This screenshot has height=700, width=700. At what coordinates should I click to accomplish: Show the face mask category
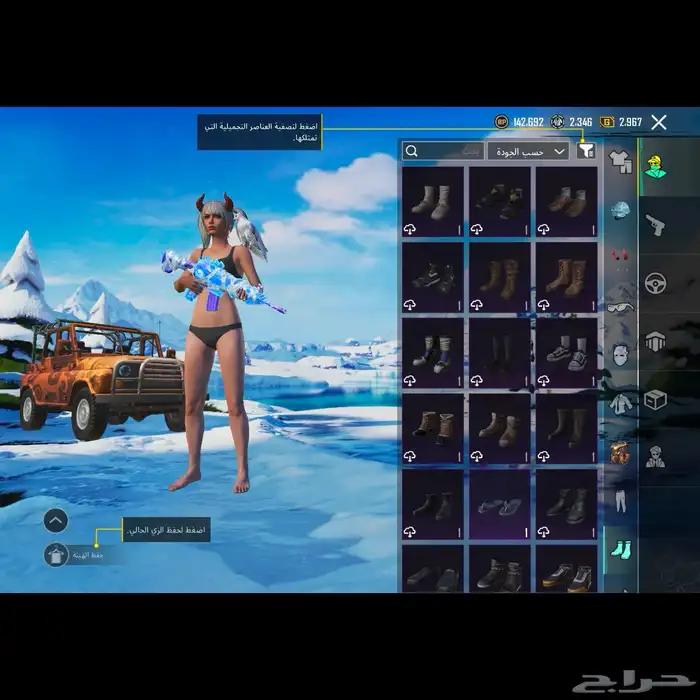tap(620, 352)
